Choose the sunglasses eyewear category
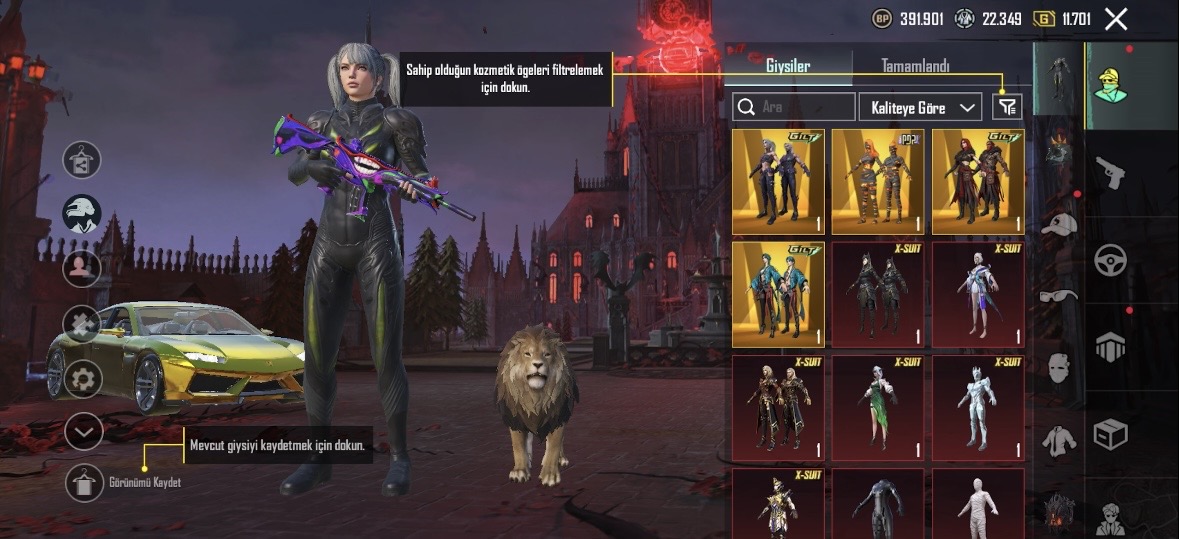 pyautogui.click(x=1057, y=295)
